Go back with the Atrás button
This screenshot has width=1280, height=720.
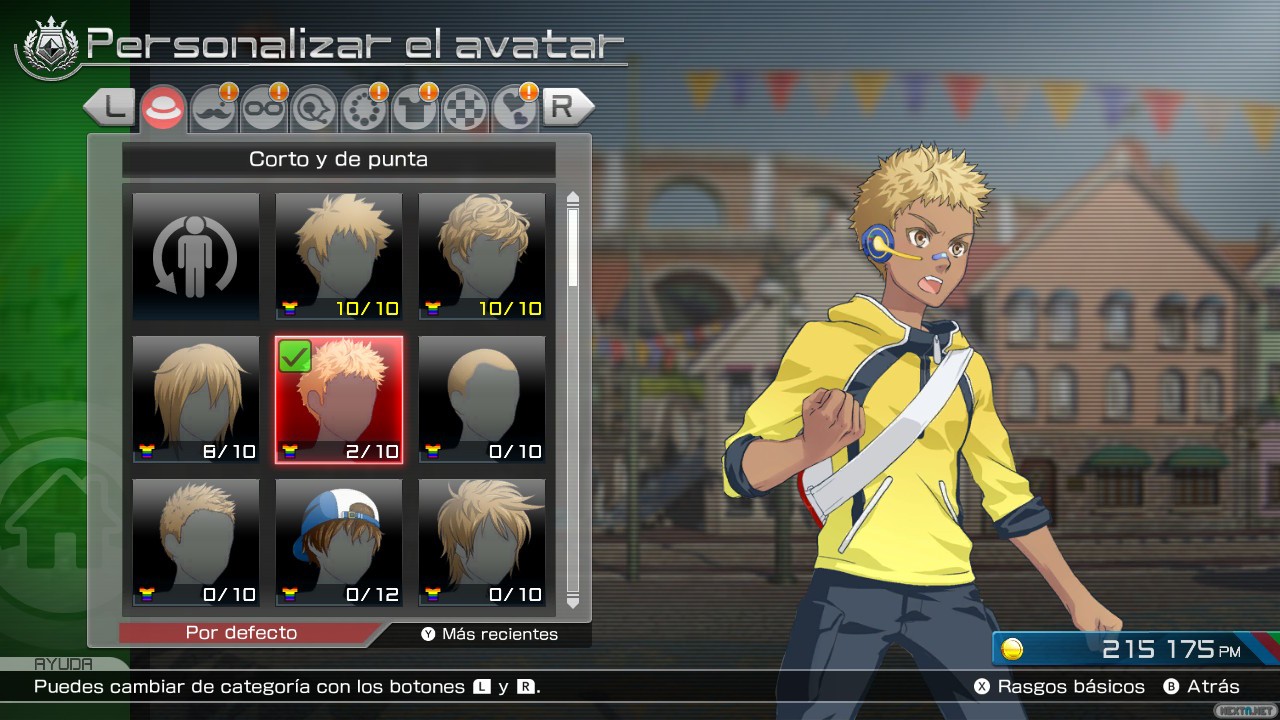click(x=1201, y=687)
